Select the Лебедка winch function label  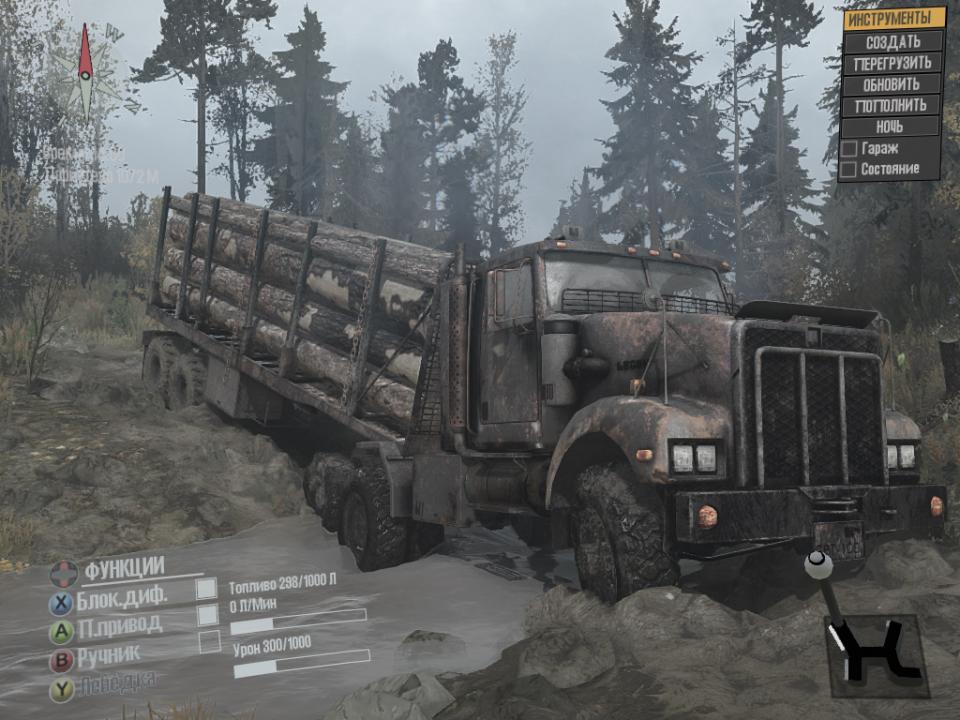pos(119,682)
